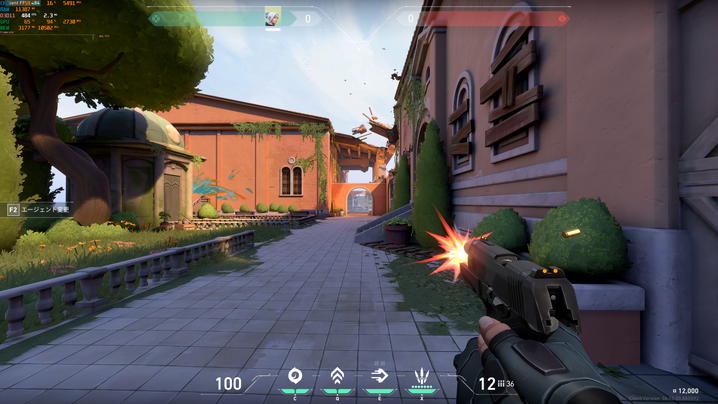Select the Updraft upward chevrons ability

338,377
